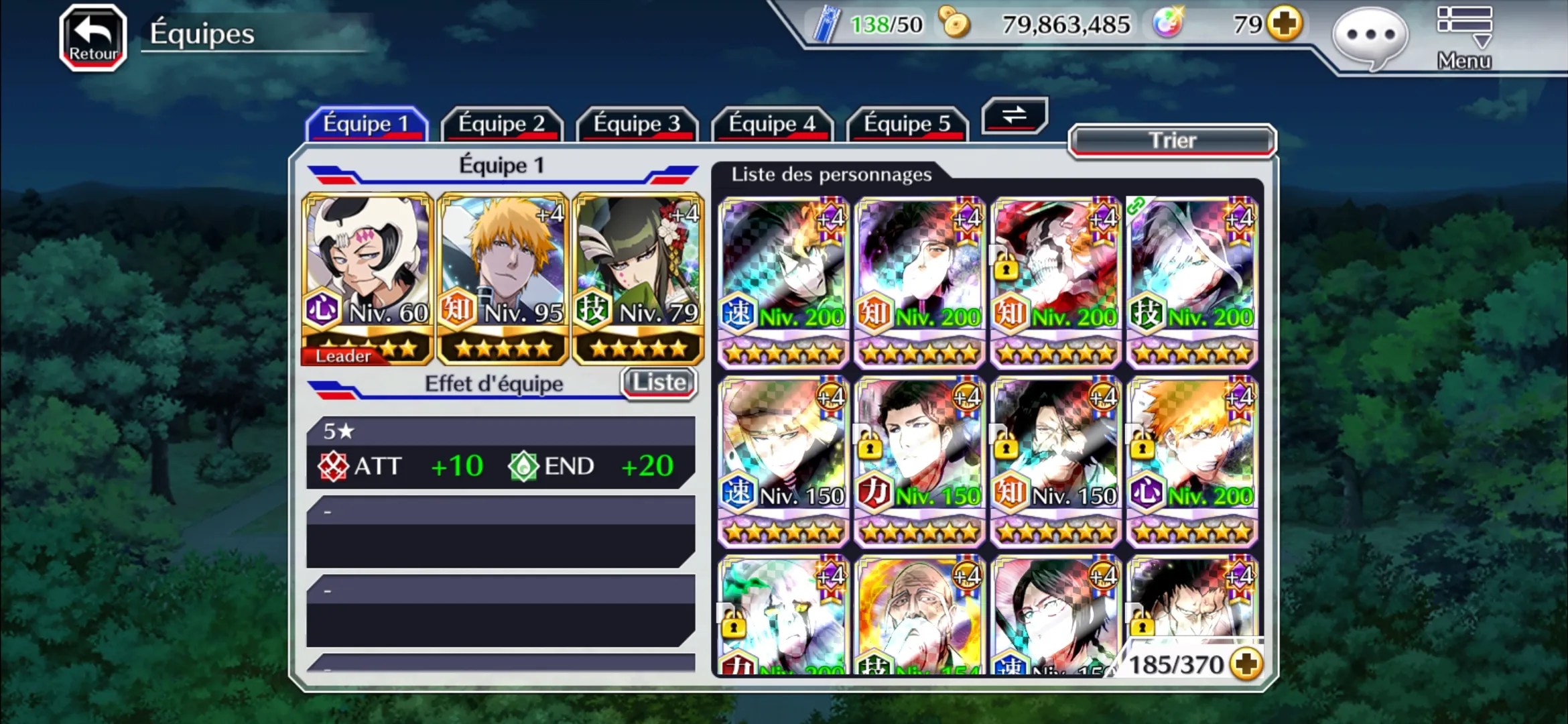Image resolution: width=1568 pixels, height=724 pixels.
Task: Expand character storage with the 185/370 plus
Action: tap(1247, 664)
